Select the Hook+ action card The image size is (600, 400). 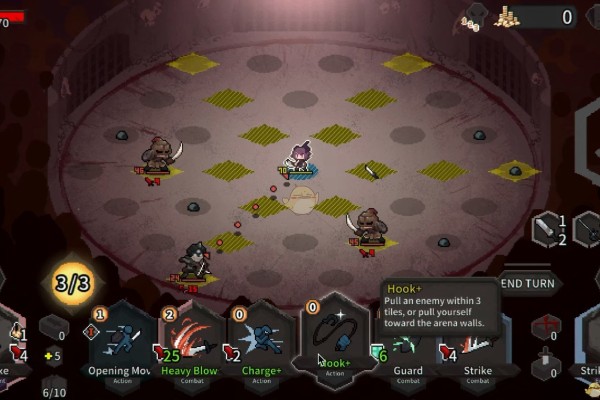335,340
